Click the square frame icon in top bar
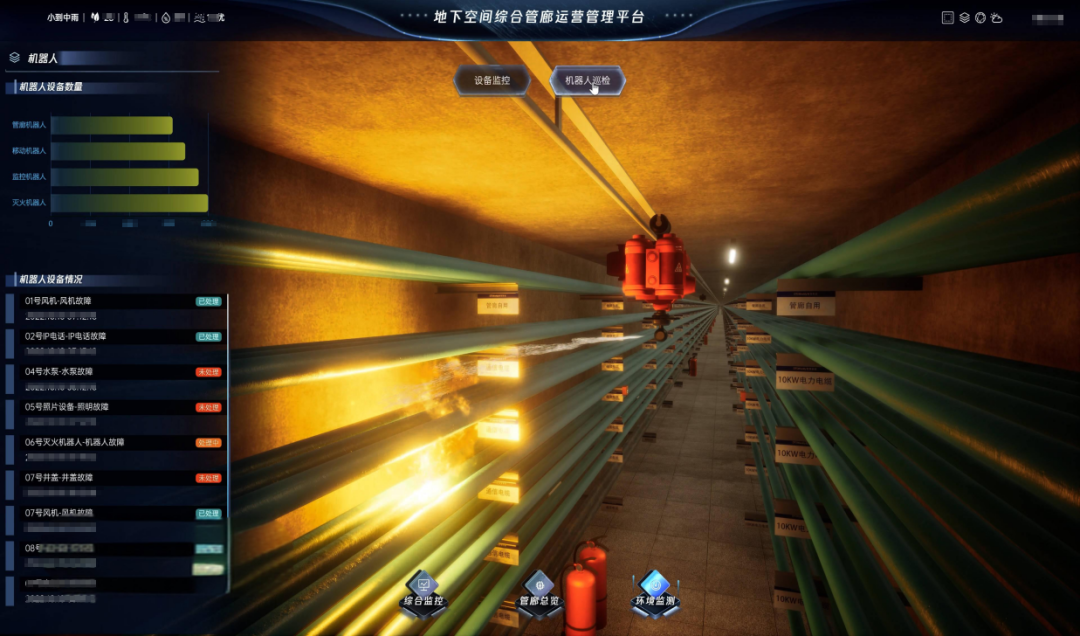The width and height of the screenshot is (1080, 636). tap(948, 18)
